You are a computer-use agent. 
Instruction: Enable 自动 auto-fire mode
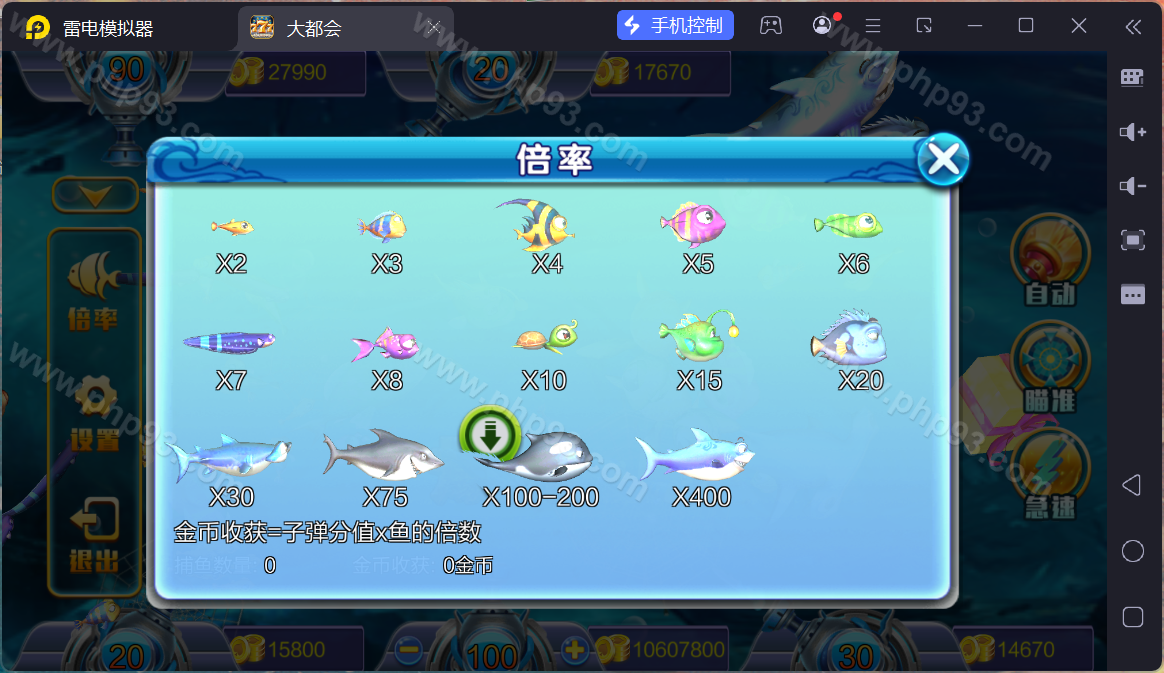(1049, 262)
